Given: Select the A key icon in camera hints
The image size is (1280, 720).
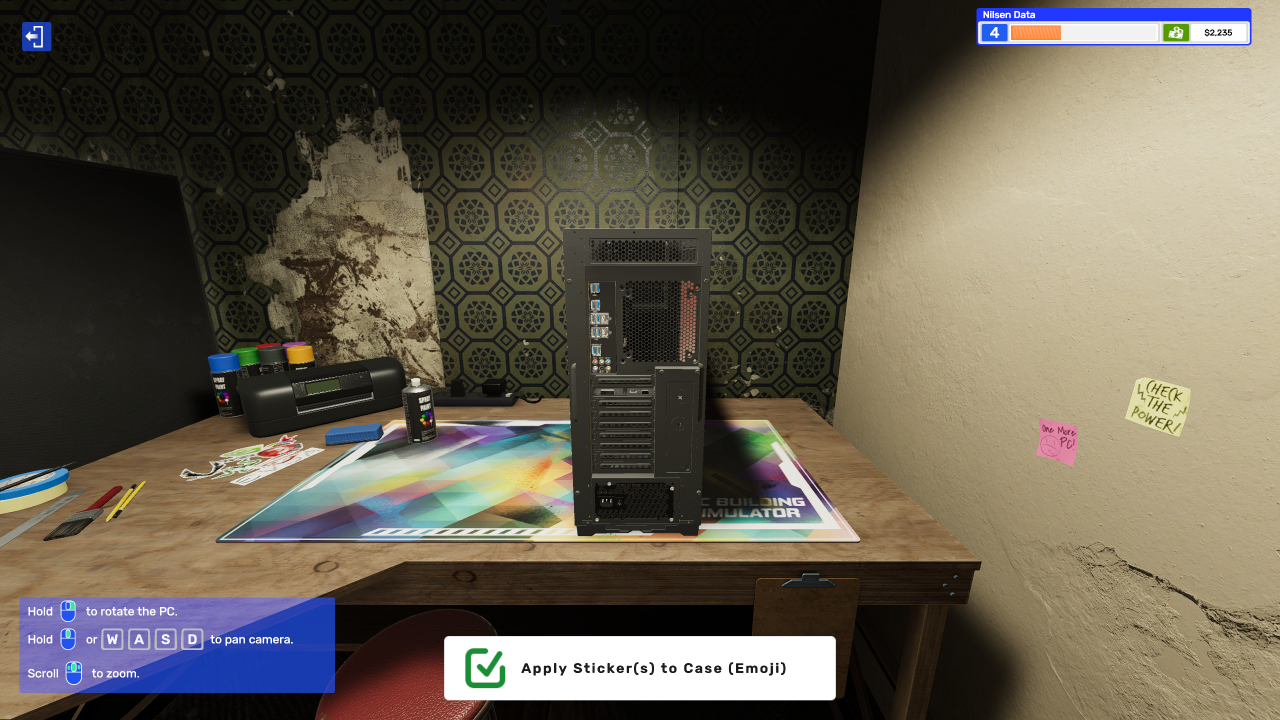Looking at the screenshot, I should tap(138, 639).
